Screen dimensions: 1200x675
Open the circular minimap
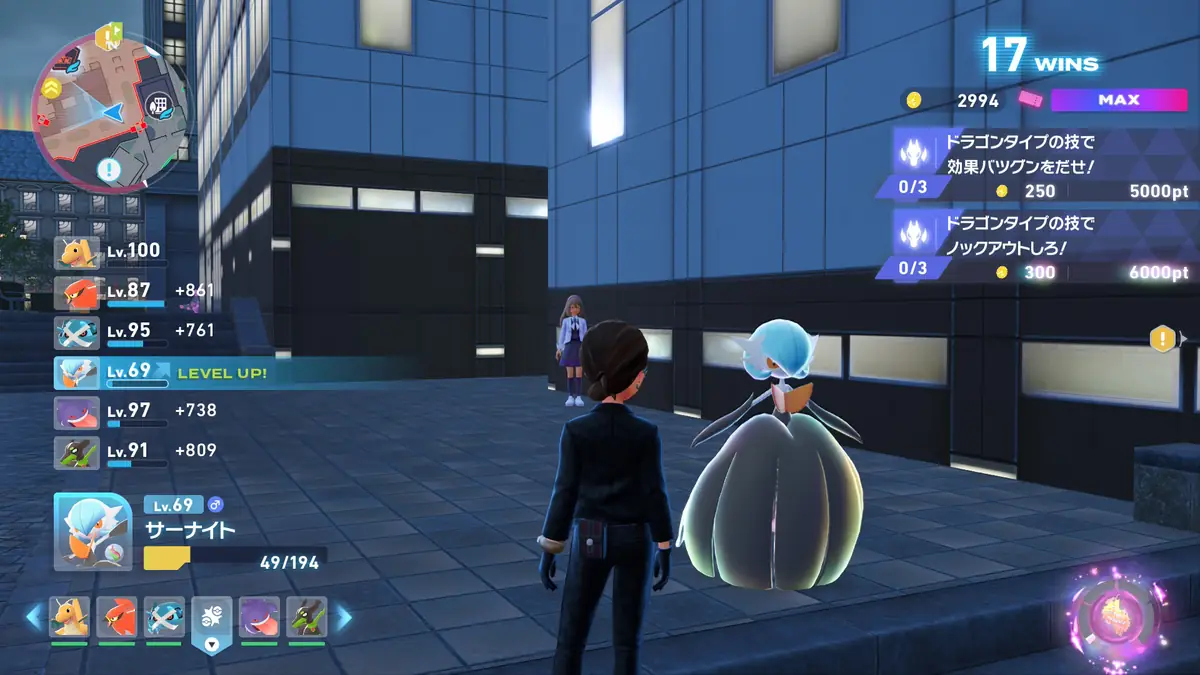pyautogui.click(x=112, y=110)
